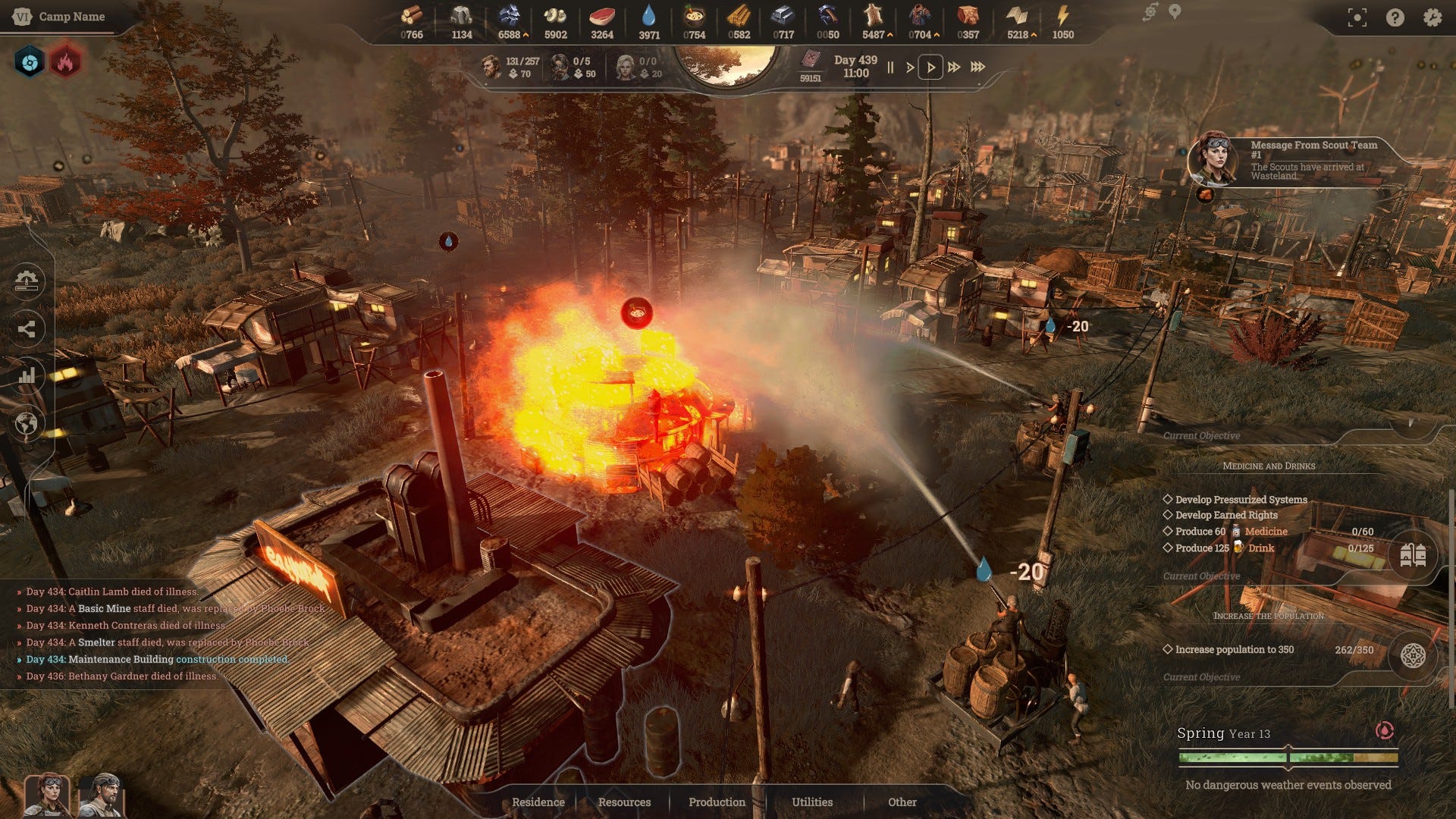Set double fast-forward speed
This screenshot has height=819, width=1456.
coord(954,67)
